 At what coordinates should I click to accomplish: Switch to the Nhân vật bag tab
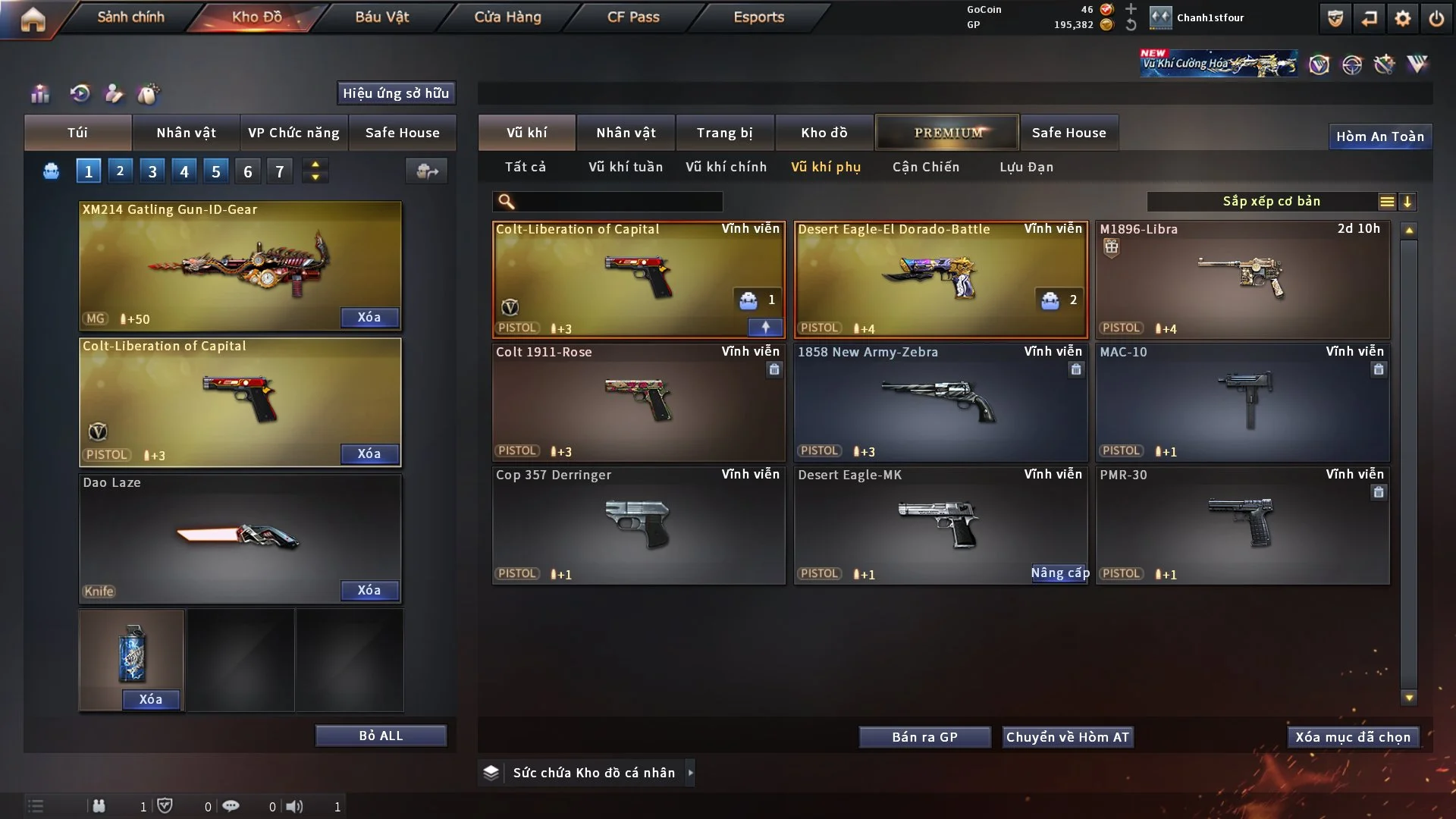coord(186,133)
